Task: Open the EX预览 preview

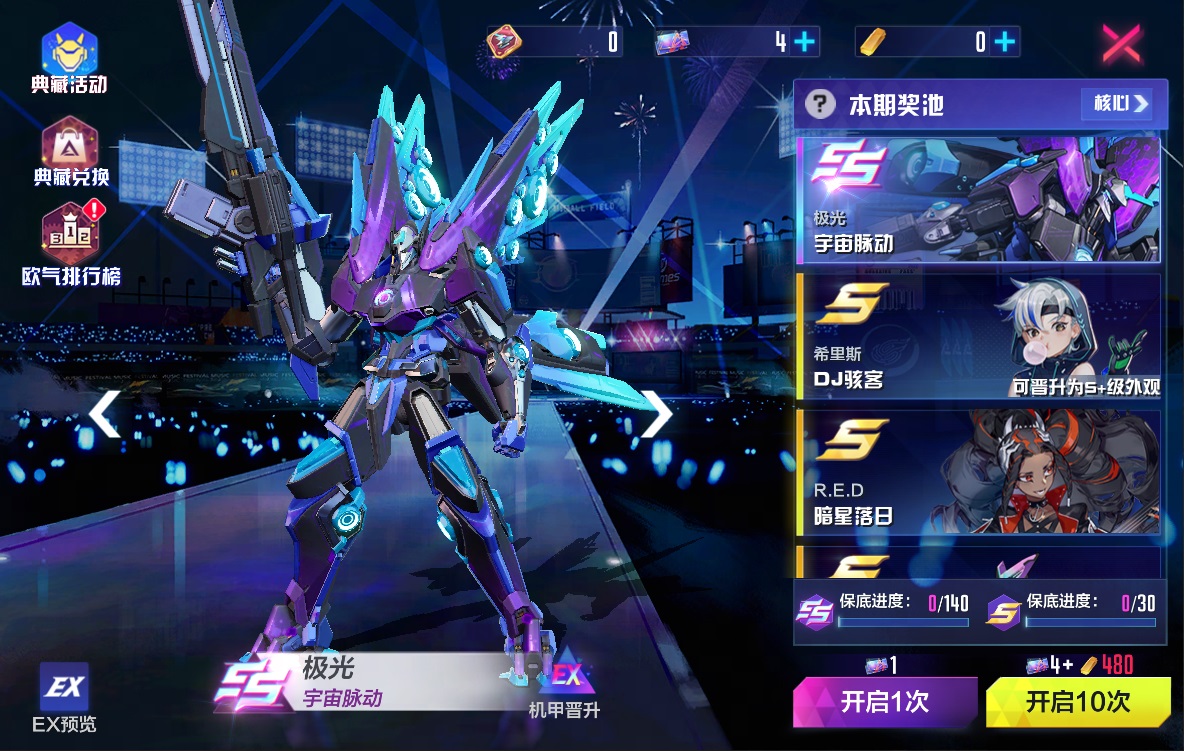Action: tap(65, 697)
